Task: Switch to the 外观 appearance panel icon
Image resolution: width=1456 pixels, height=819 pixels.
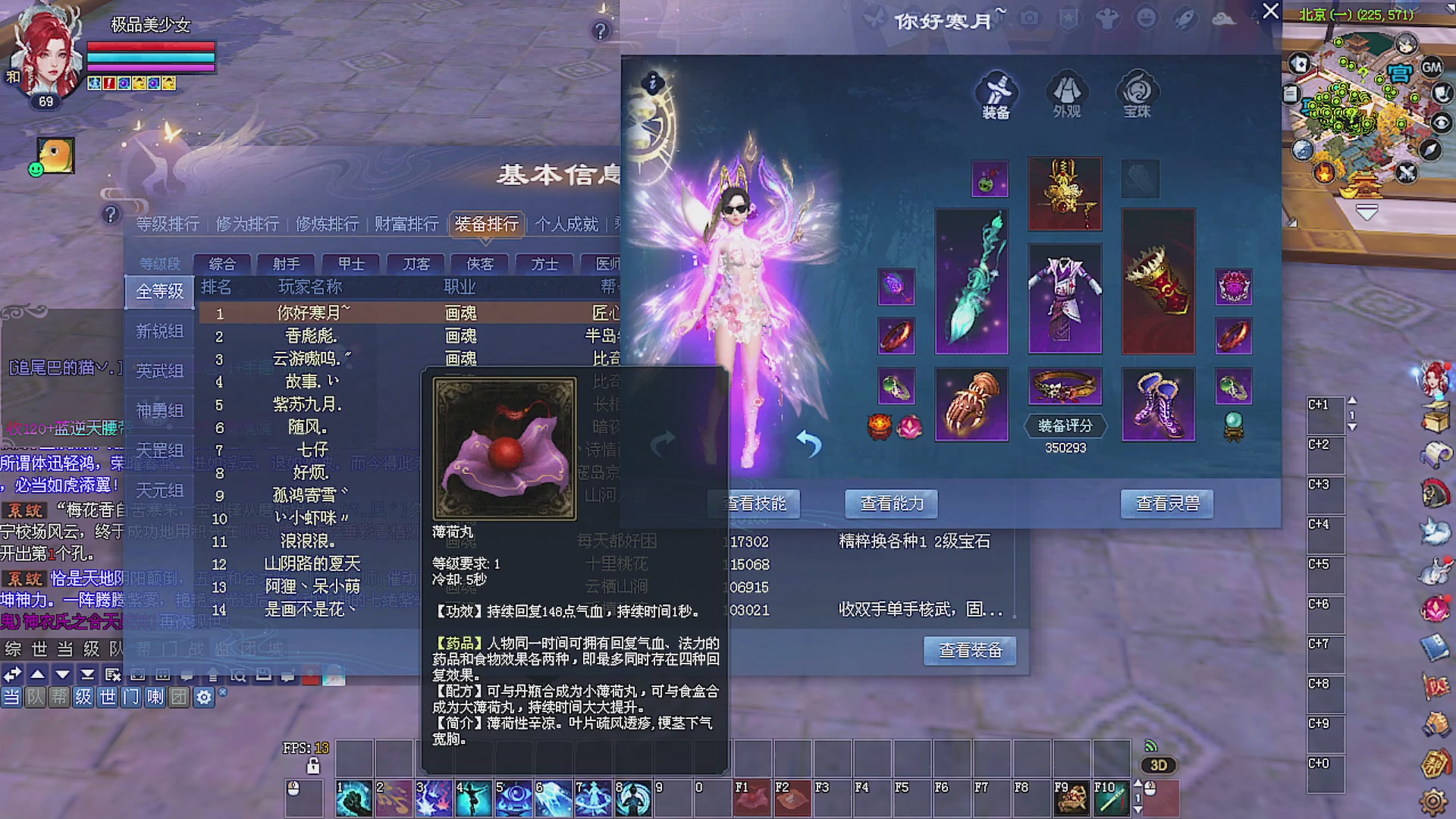Action: point(1066,95)
